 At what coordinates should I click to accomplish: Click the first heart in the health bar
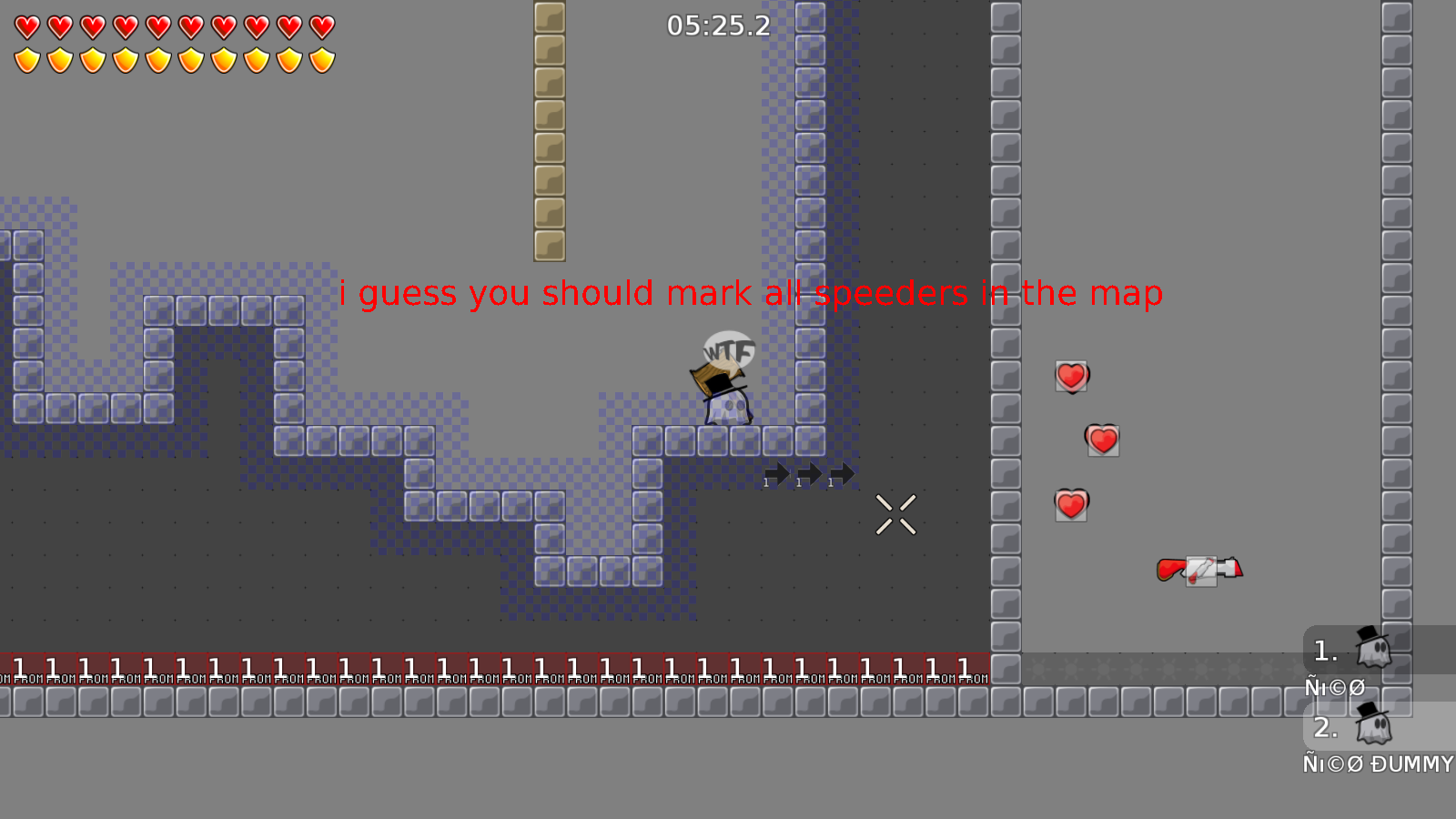pyautogui.click(x=25, y=25)
